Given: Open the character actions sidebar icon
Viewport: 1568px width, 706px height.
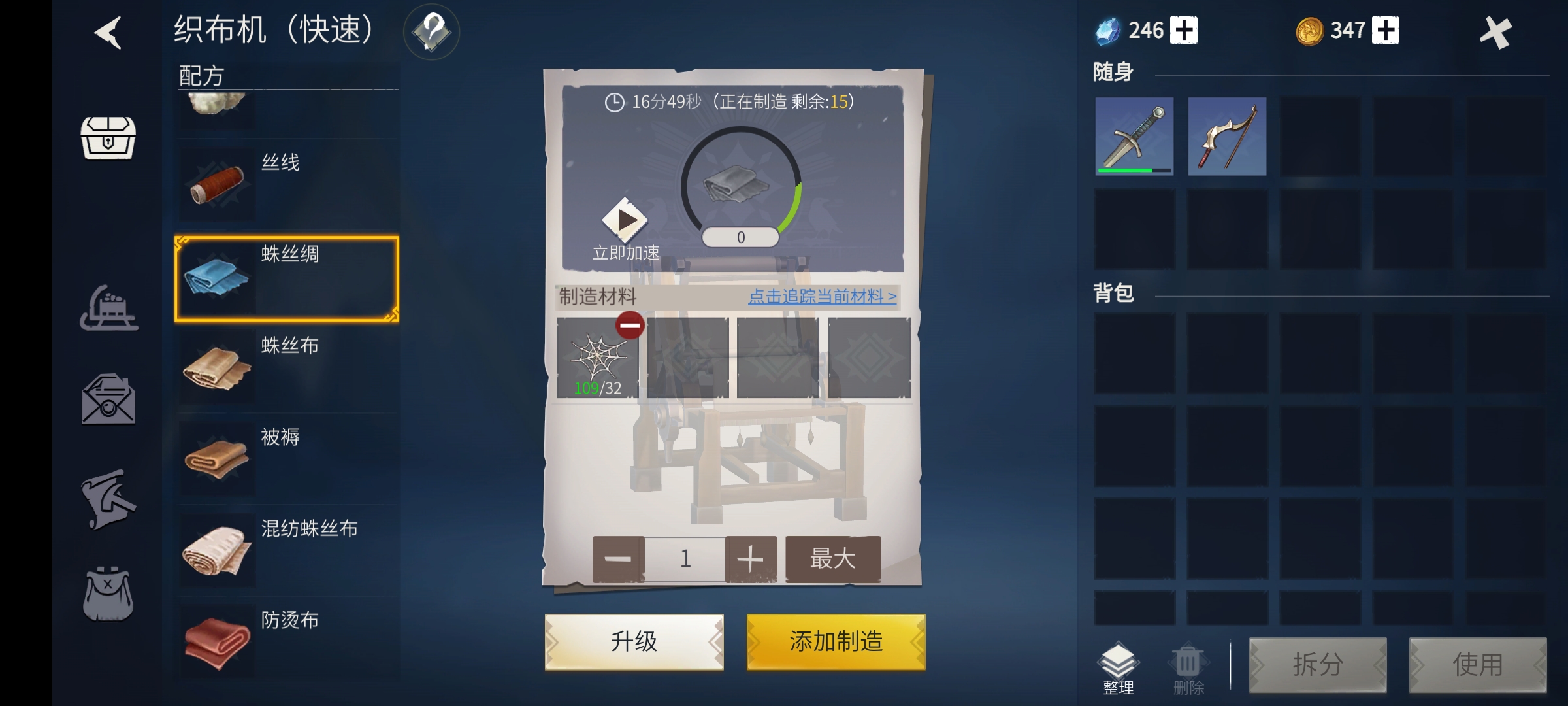Looking at the screenshot, I should (x=110, y=500).
